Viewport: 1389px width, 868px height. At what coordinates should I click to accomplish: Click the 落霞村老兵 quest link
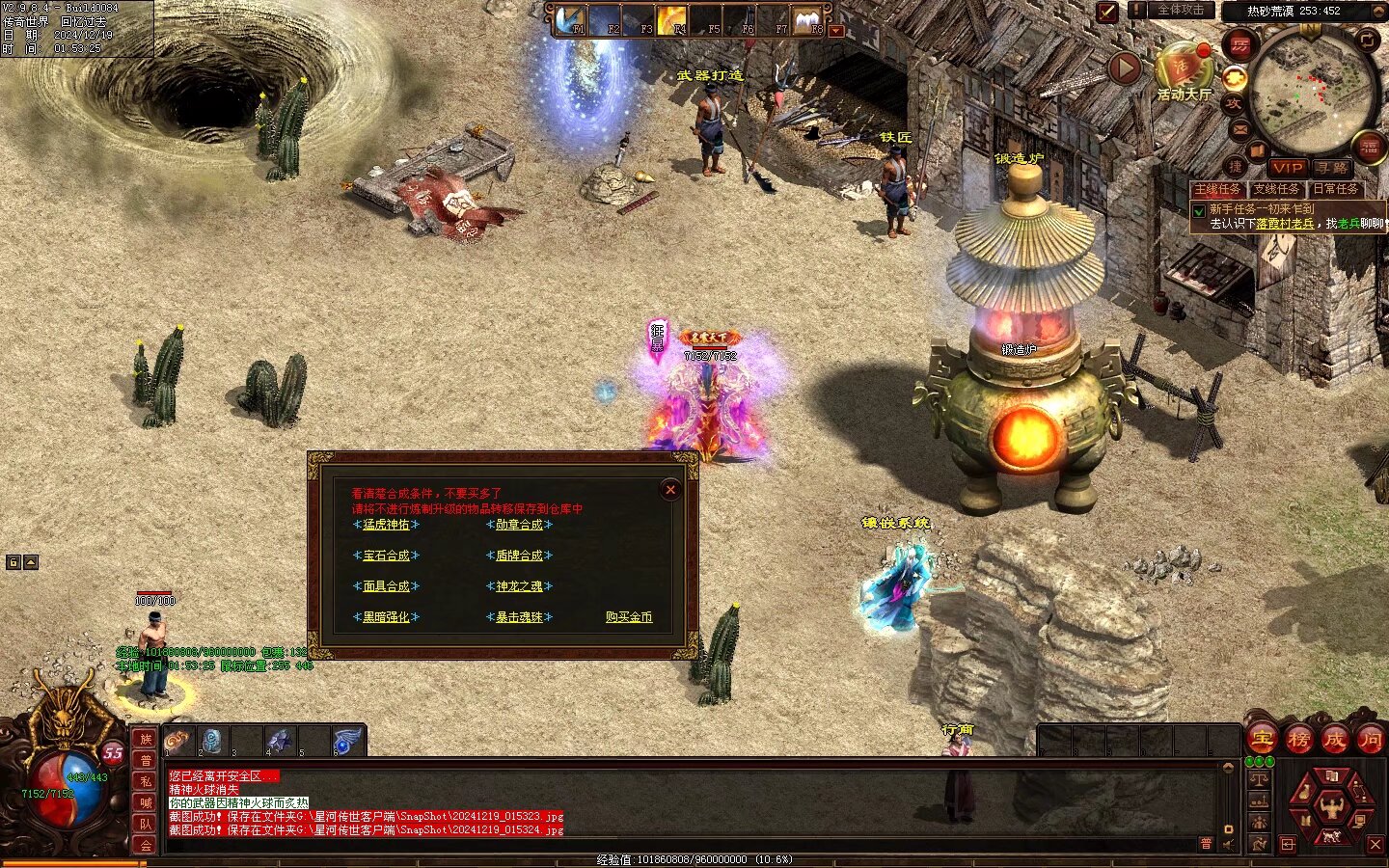click(1285, 224)
